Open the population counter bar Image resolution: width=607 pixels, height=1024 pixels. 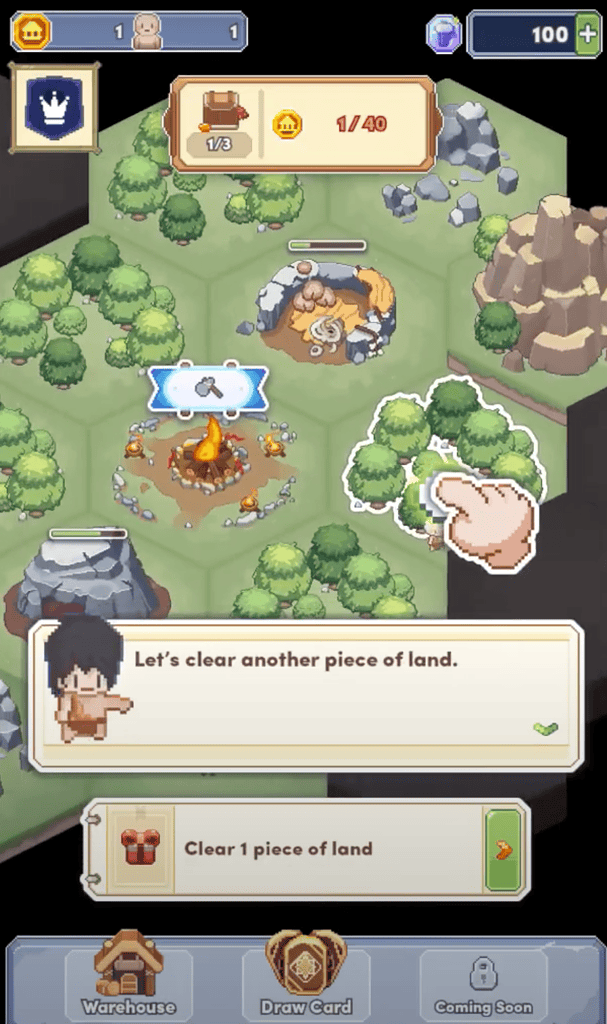[130, 32]
